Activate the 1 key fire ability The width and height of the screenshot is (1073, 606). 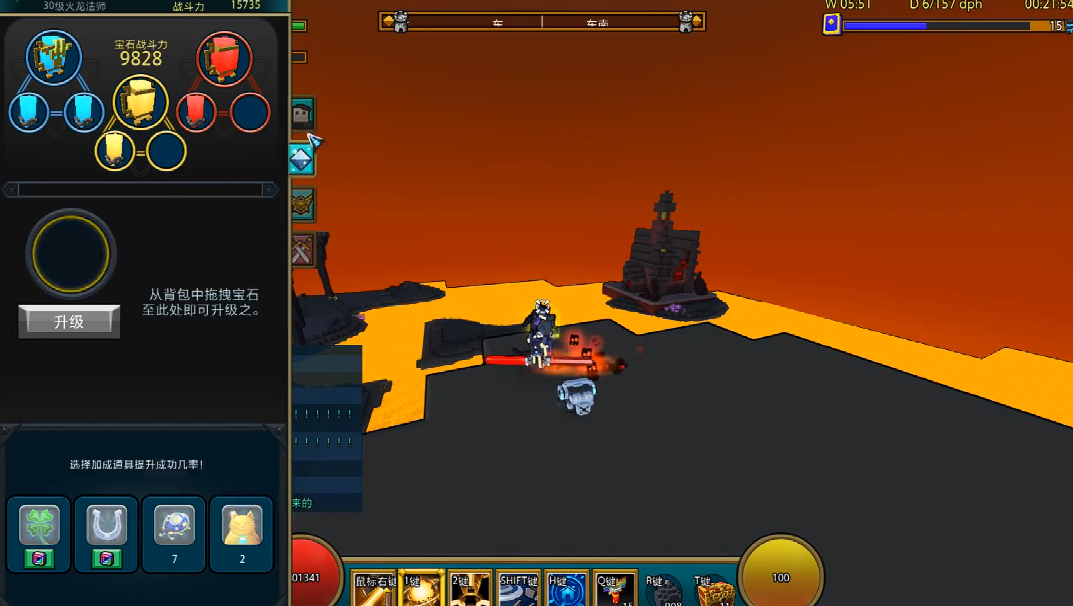point(421,592)
